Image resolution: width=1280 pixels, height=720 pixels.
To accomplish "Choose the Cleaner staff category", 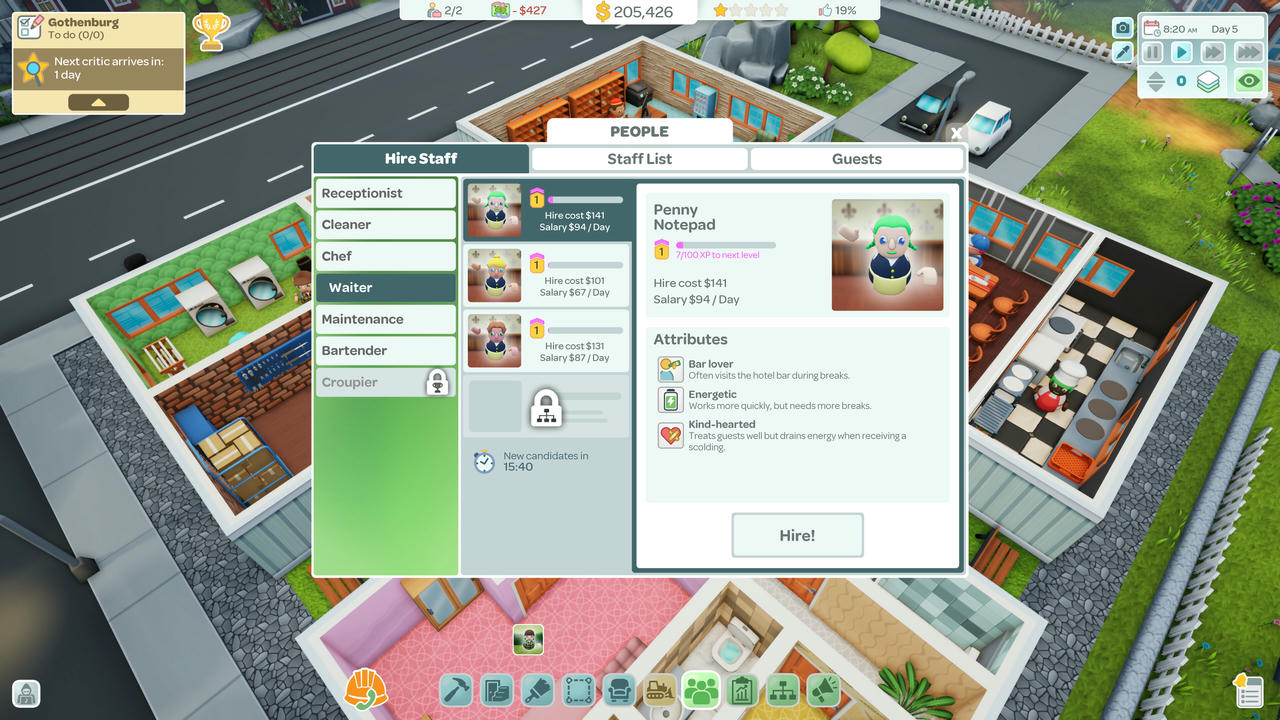I will point(386,225).
